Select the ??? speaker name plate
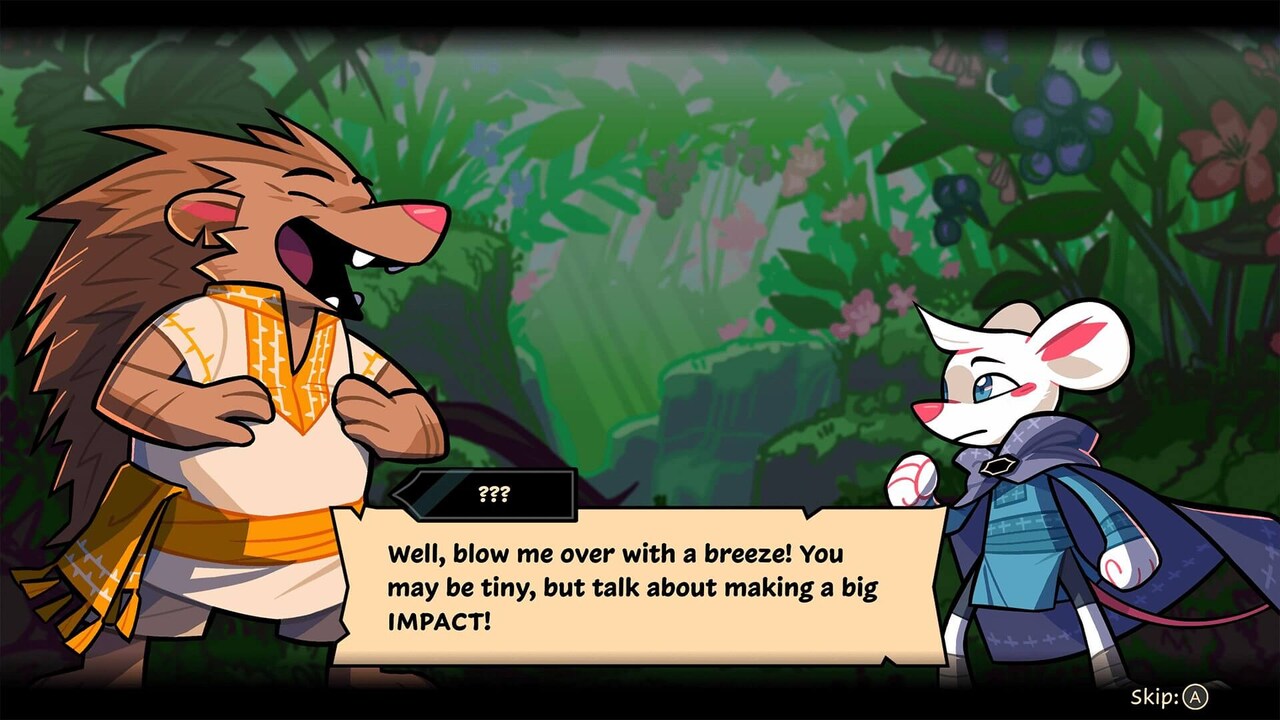 point(497,492)
